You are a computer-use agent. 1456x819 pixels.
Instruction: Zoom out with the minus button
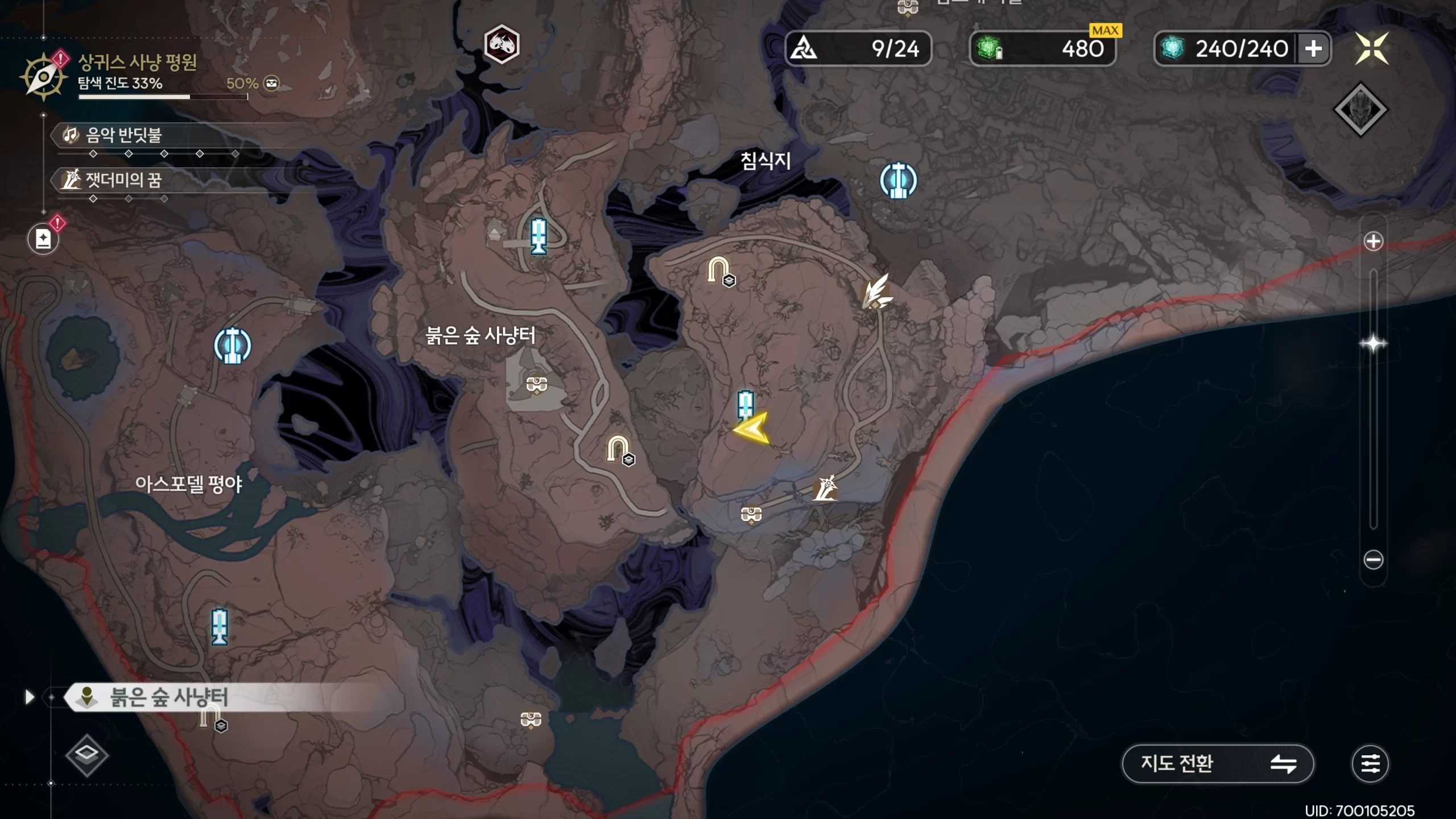pos(1373,560)
